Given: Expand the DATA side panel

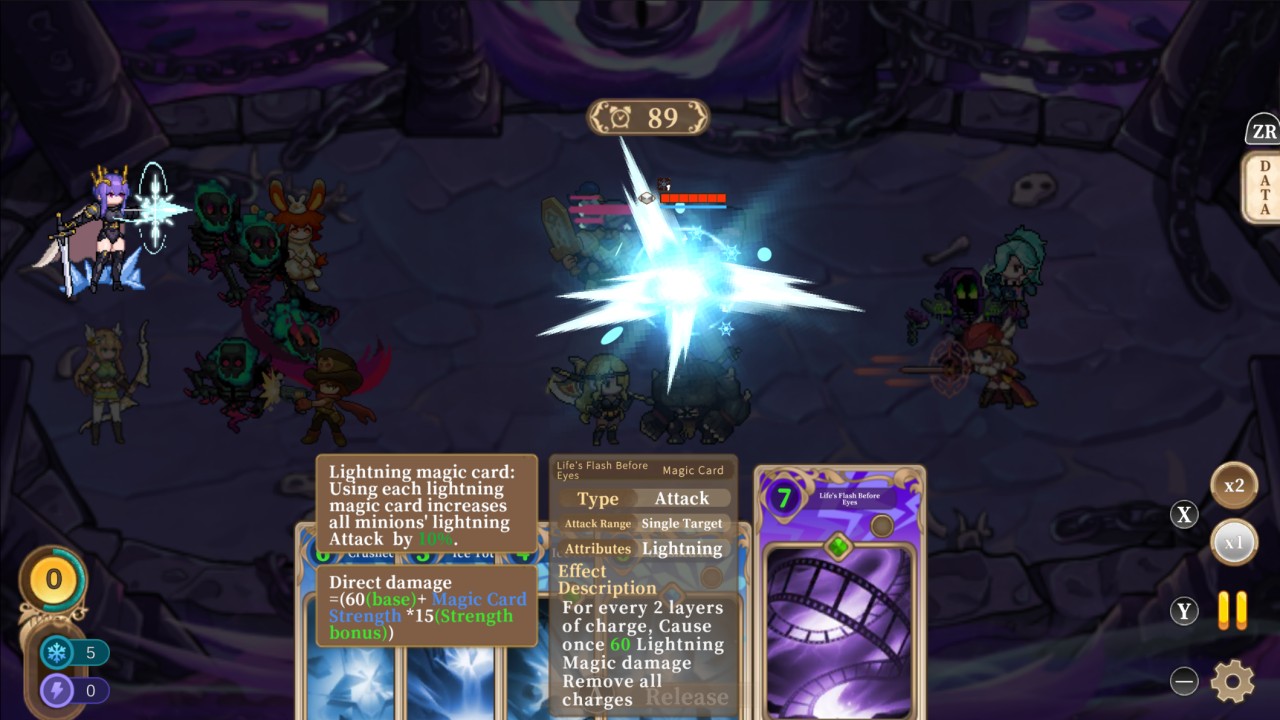Looking at the screenshot, I should click(x=1263, y=185).
